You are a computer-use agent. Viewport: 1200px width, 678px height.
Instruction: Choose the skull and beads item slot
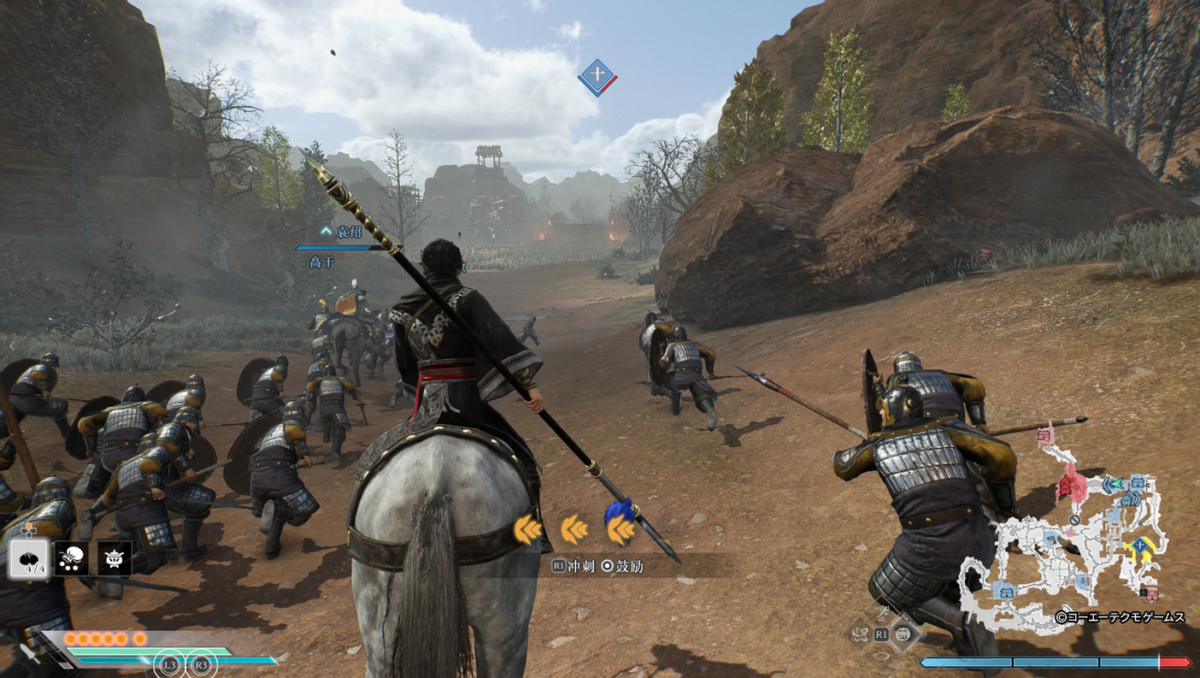[72, 558]
